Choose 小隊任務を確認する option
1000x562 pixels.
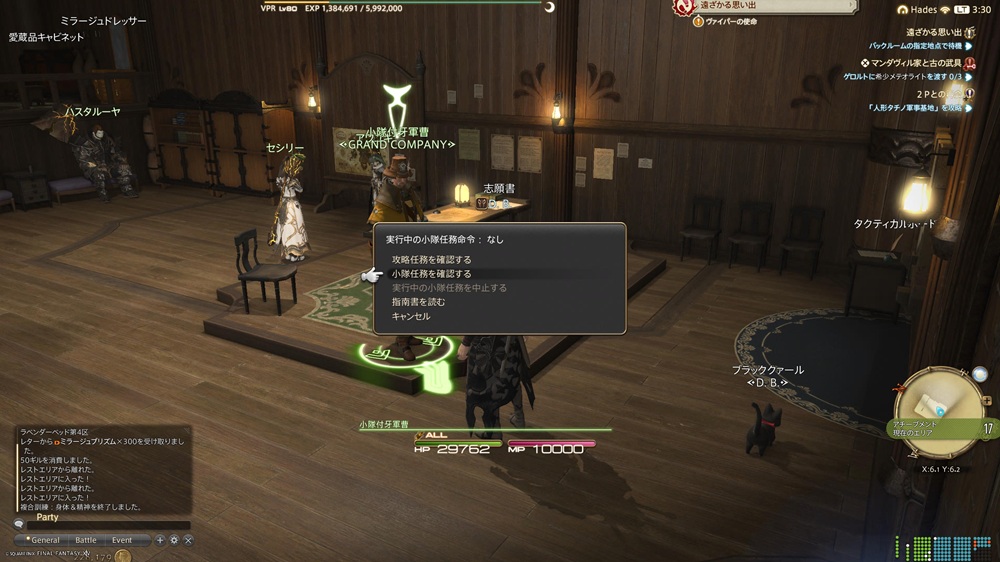point(431,273)
